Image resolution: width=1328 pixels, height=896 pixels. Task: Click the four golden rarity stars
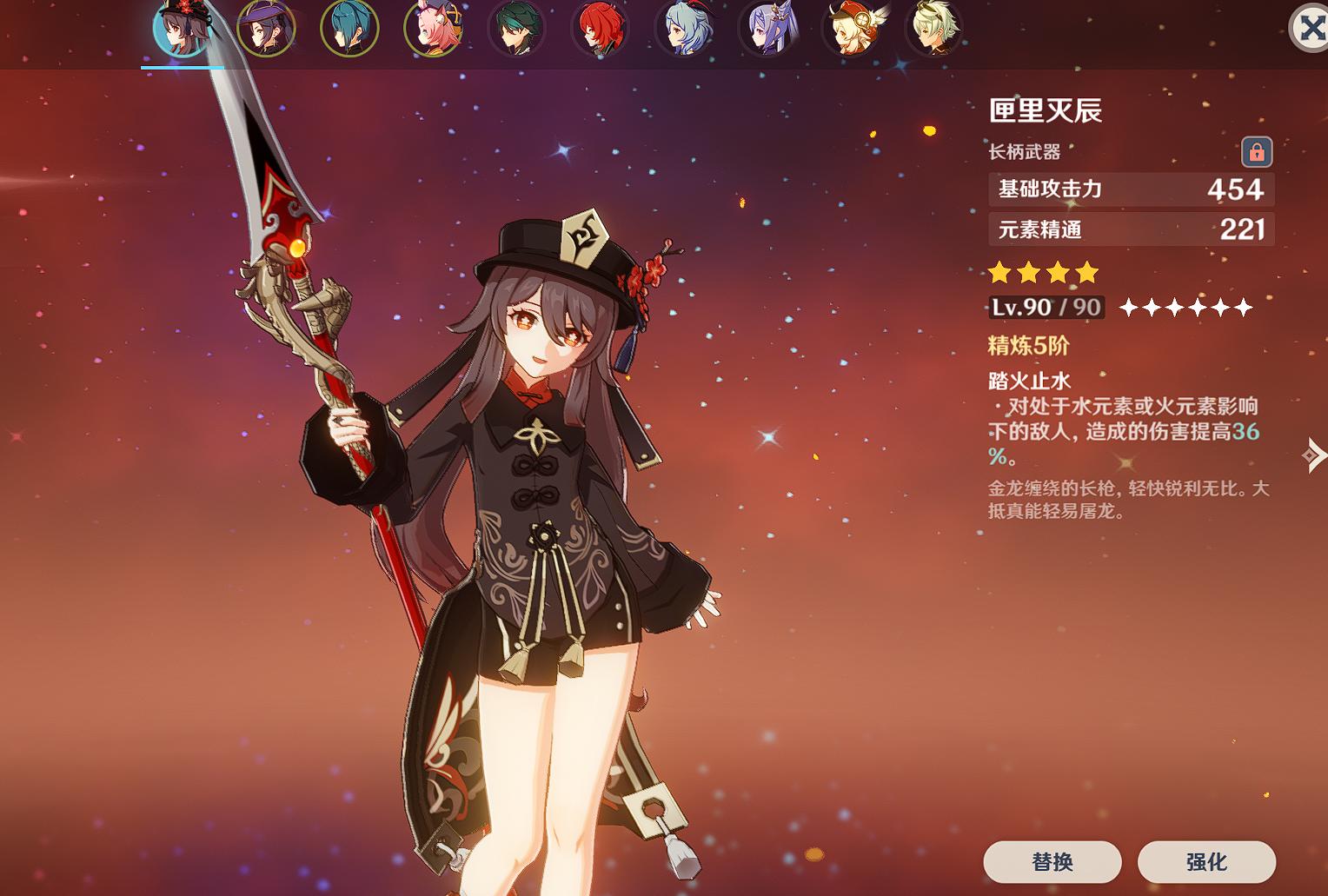pyautogui.click(x=1043, y=272)
